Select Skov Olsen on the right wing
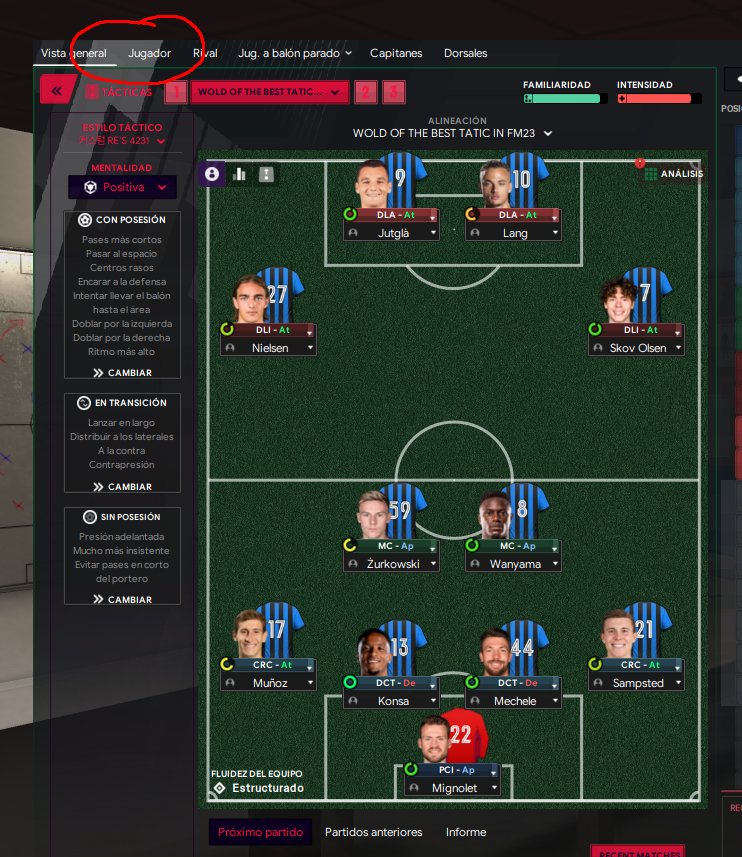The image size is (742, 857). [638, 348]
